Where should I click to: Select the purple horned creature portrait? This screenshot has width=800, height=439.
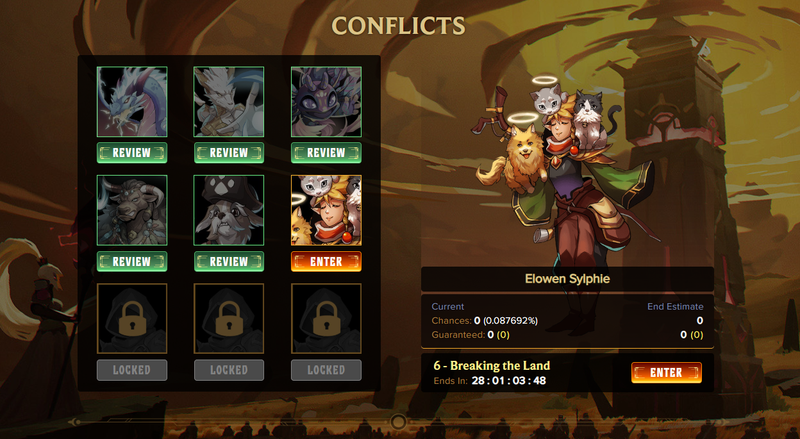coord(326,101)
